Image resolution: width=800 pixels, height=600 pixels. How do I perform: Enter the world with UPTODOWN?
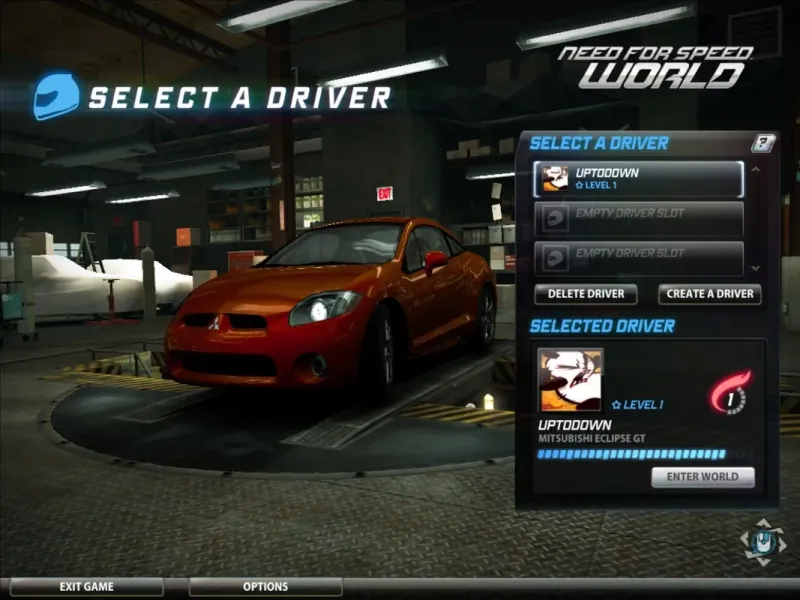tap(703, 477)
